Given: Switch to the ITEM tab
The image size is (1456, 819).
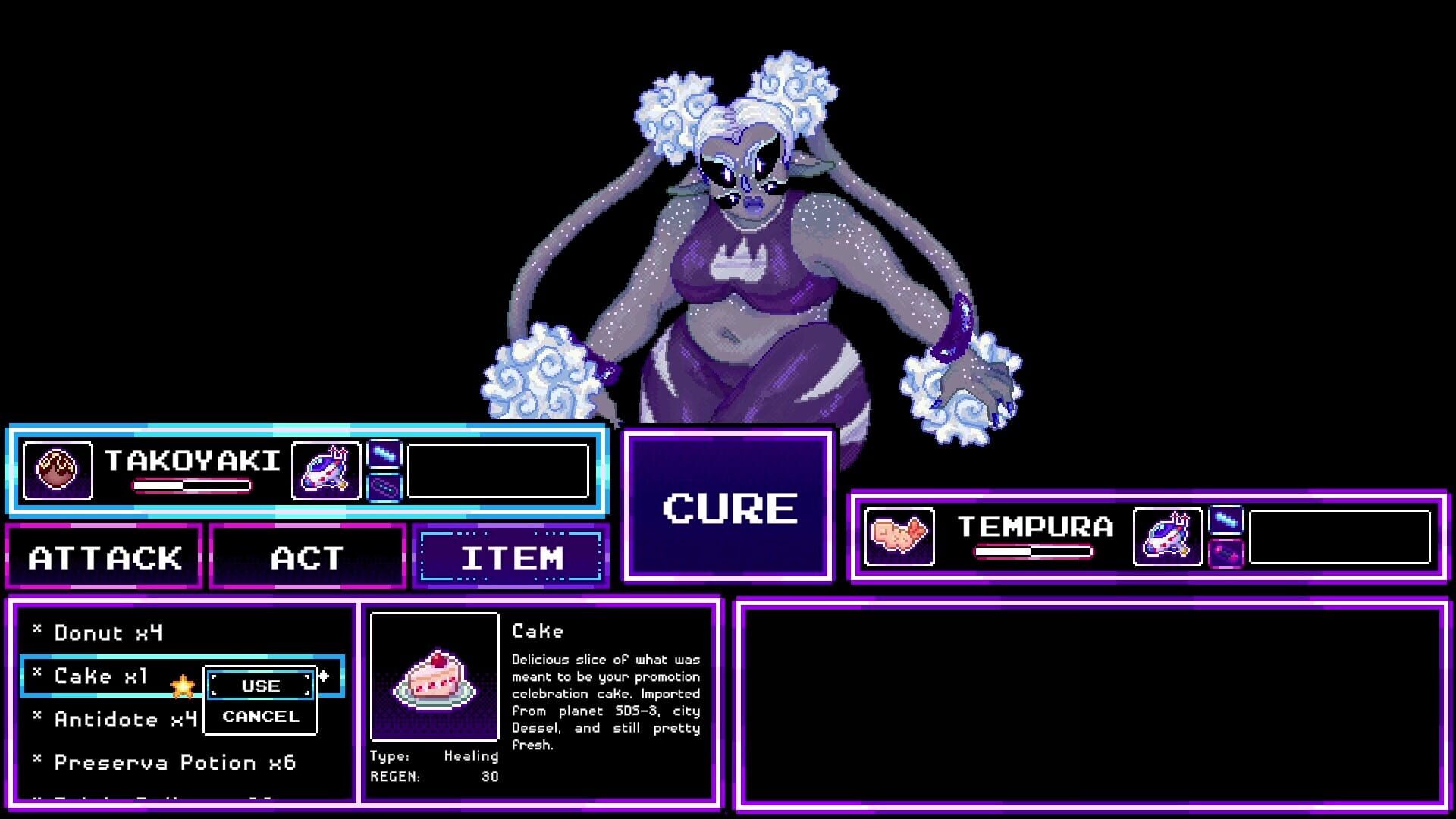Looking at the screenshot, I should pos(510,559).
